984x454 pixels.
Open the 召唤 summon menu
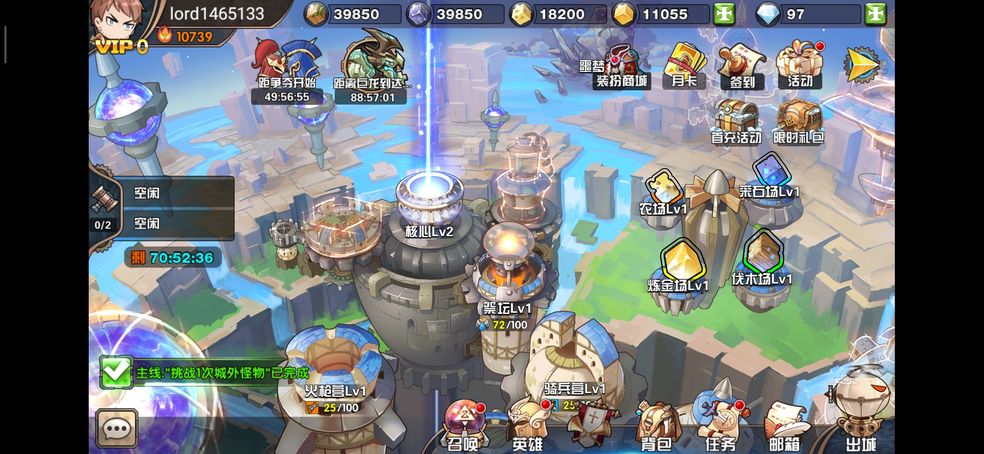coord(463,426)
